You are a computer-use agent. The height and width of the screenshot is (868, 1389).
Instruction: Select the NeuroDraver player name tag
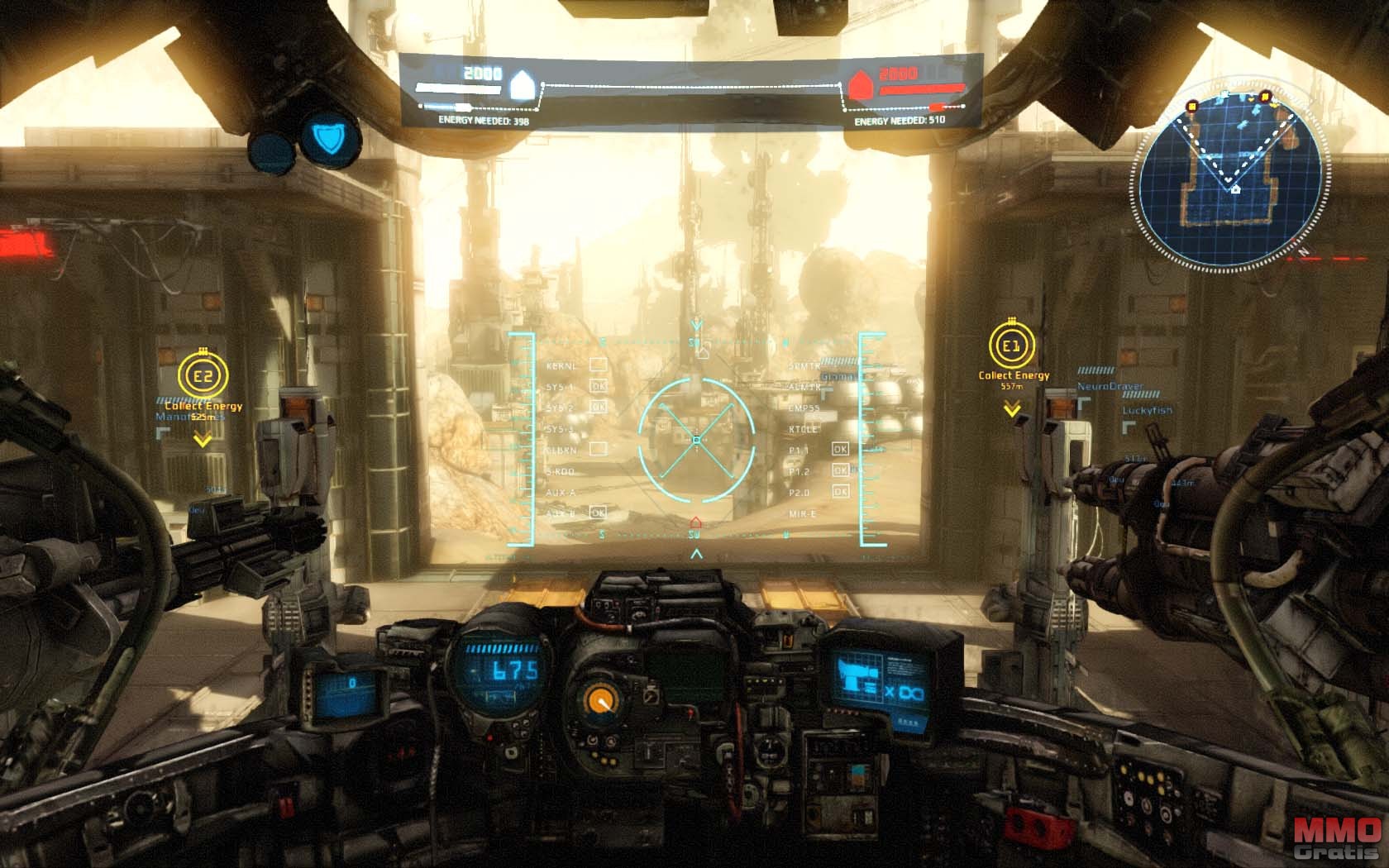coord(1110,386)
